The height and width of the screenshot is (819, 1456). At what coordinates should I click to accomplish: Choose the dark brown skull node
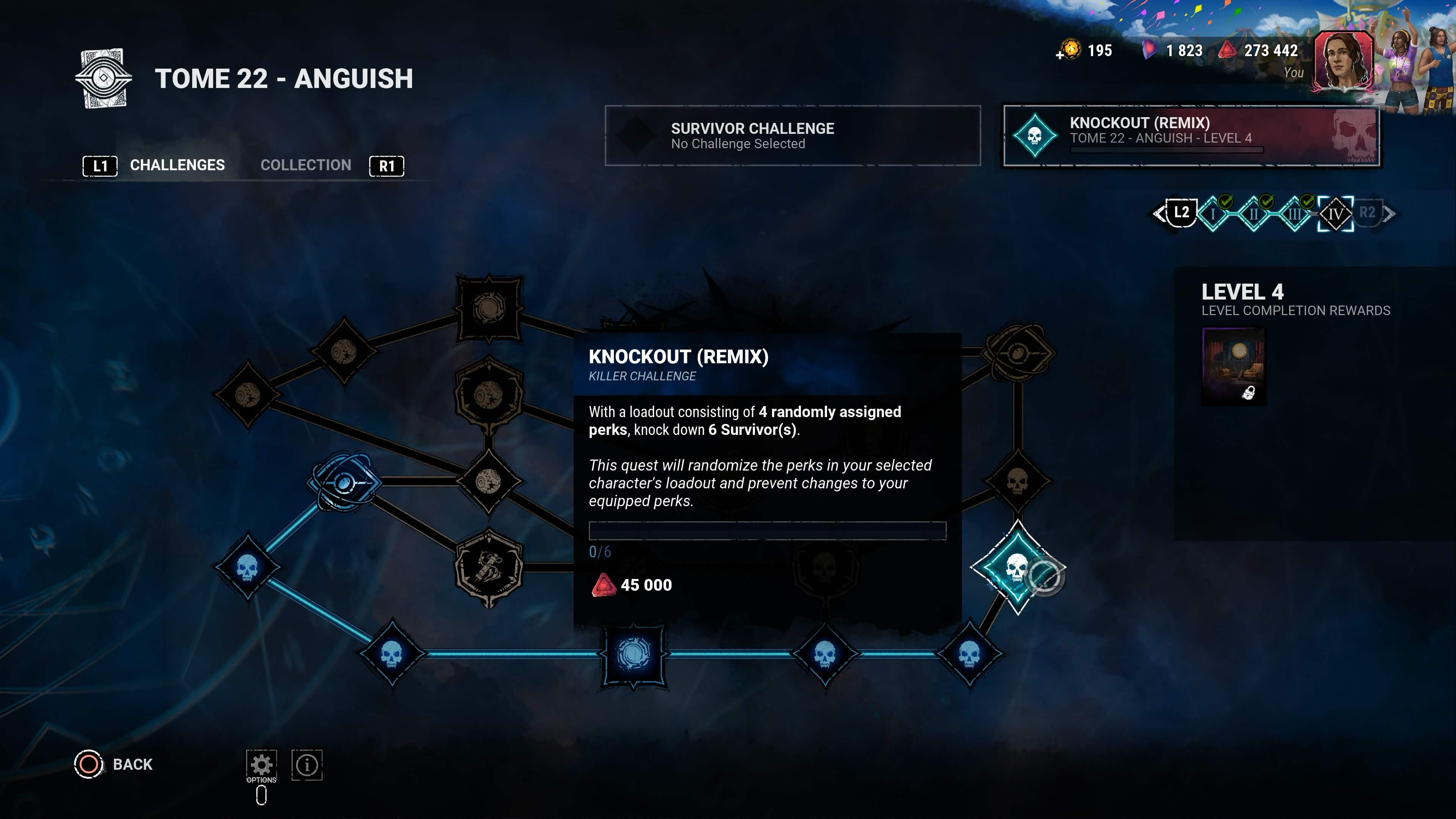[1017, 482]
